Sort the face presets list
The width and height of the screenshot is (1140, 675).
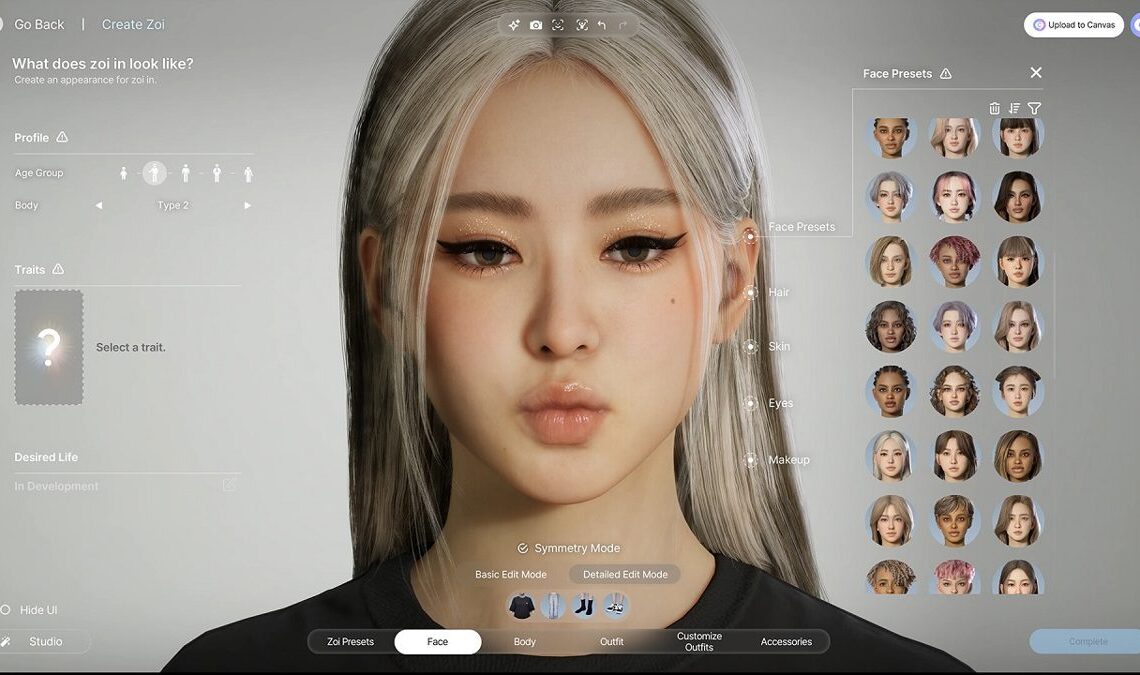(1014, 108)
